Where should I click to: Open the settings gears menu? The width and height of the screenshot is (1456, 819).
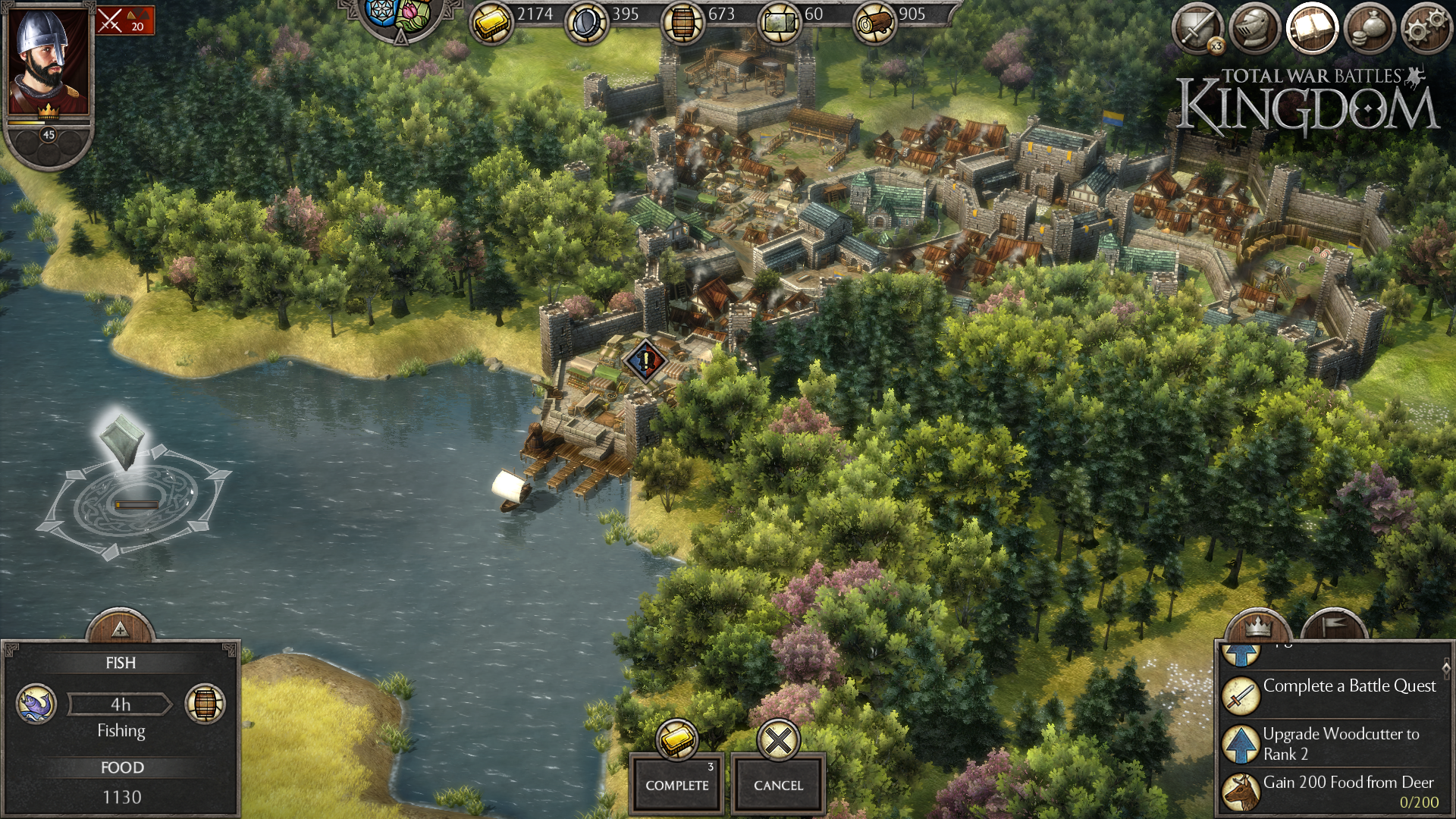pyautogui.click(x=1426, y=29)
